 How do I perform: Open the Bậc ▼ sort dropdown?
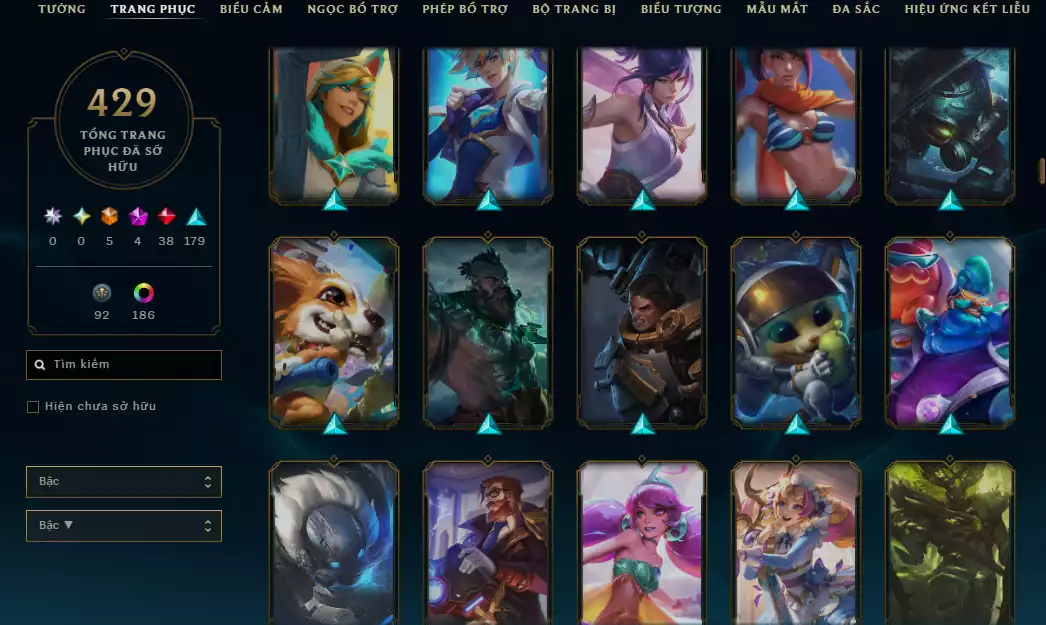click(x=124, y=526)
